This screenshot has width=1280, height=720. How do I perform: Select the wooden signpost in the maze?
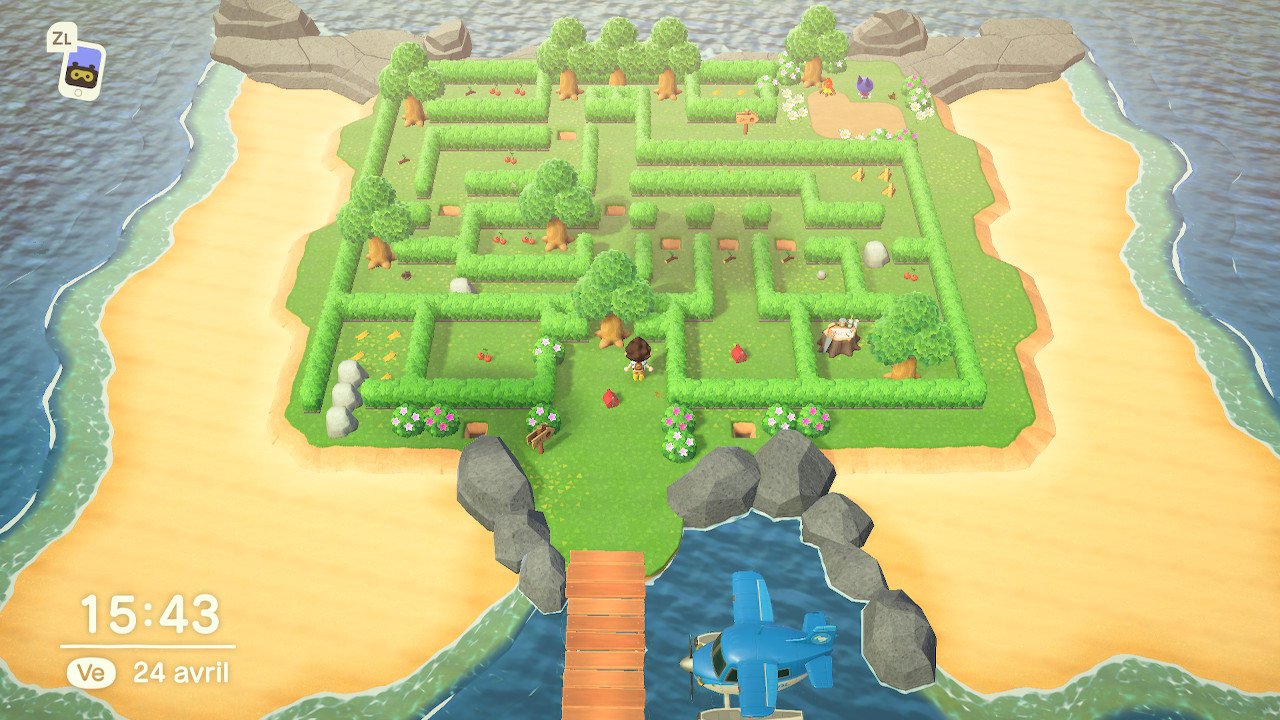pyautogui.click(x=748, y=118)
